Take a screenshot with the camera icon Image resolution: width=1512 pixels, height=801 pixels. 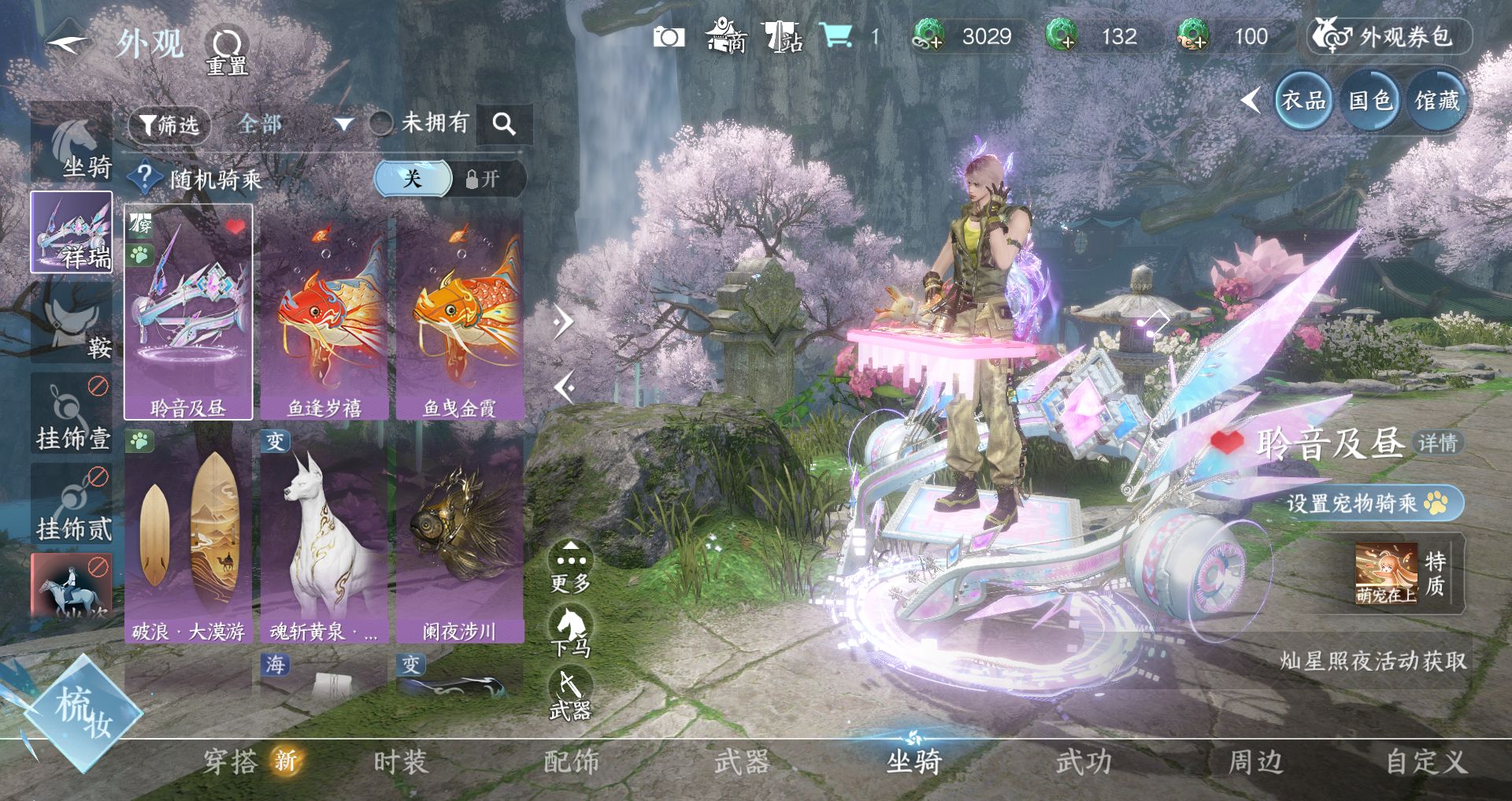coord(669,37)
